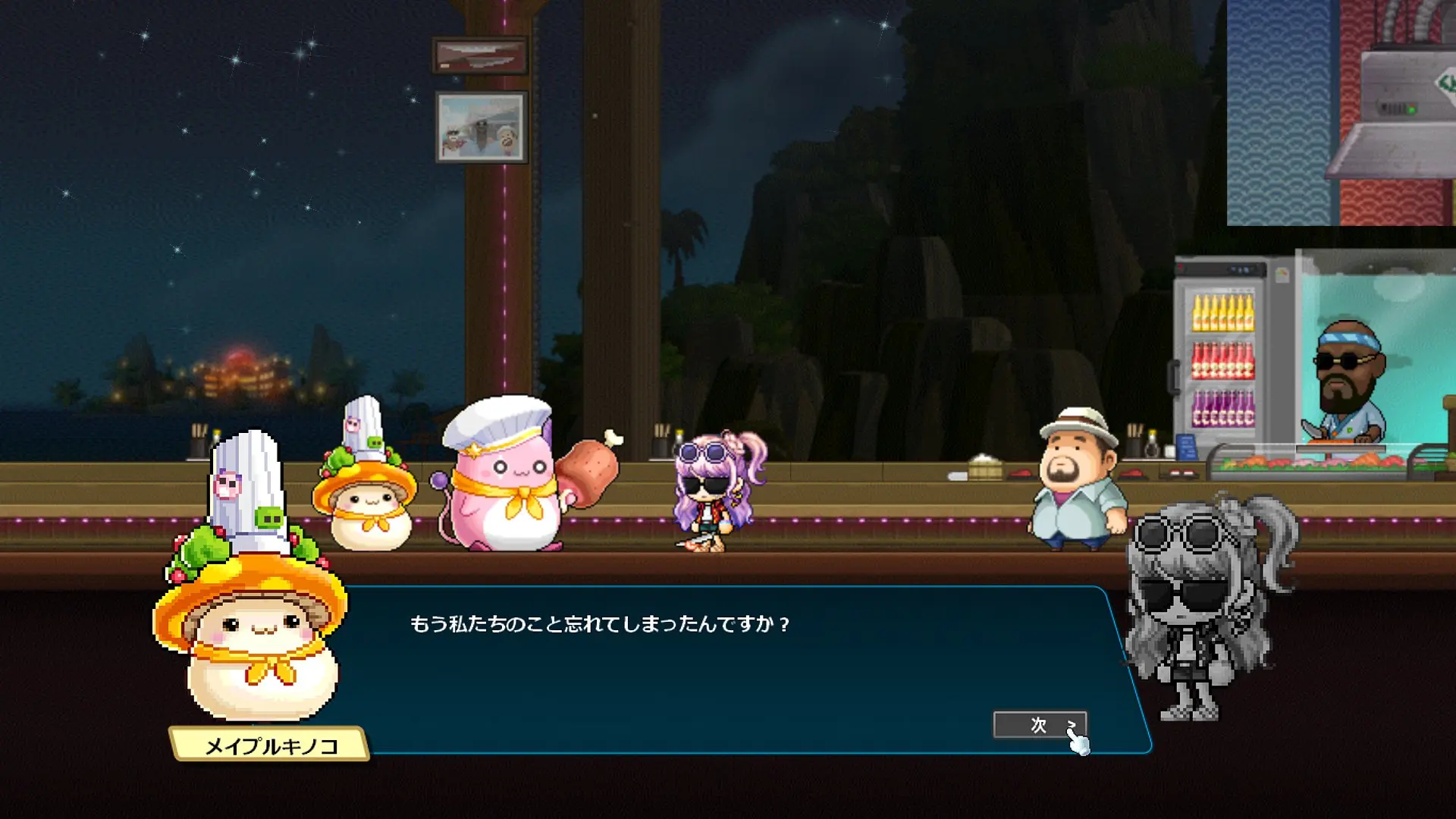Advance dialogue with the 次 button
The width and height of the screenshot is (1456, 819).
(1039, 725)
